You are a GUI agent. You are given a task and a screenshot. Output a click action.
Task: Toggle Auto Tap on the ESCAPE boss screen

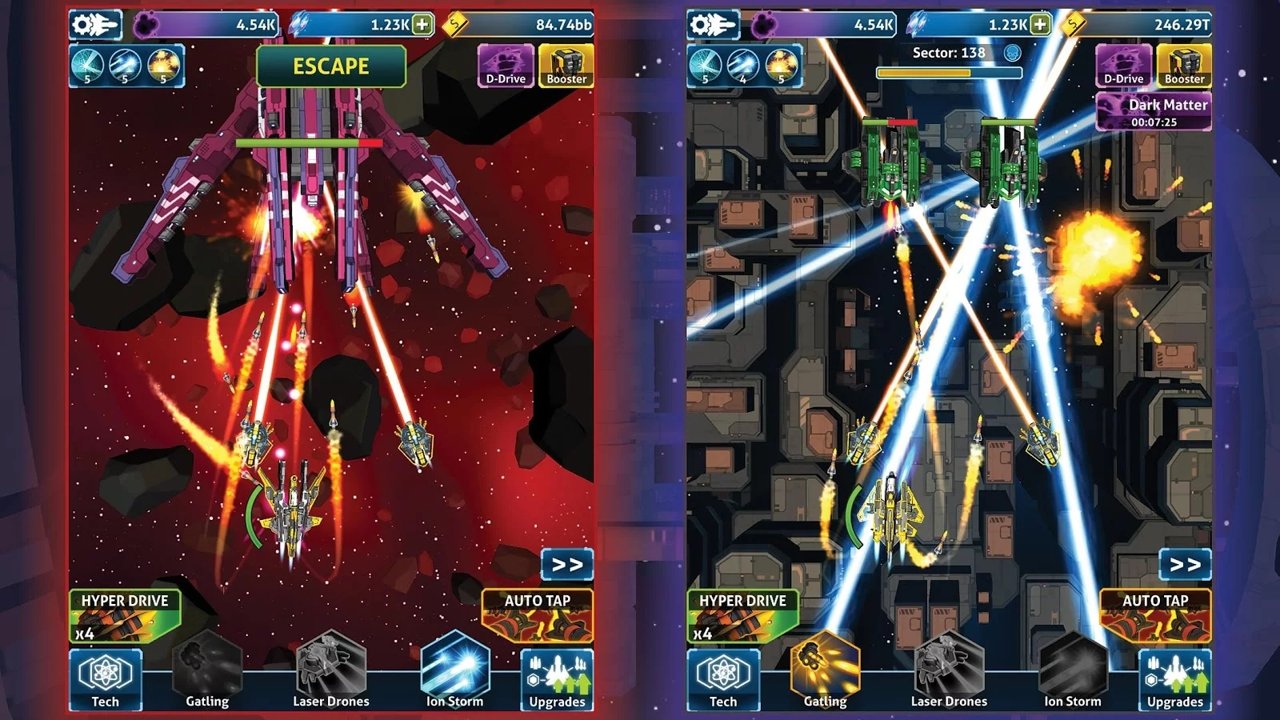pos(537,615)
